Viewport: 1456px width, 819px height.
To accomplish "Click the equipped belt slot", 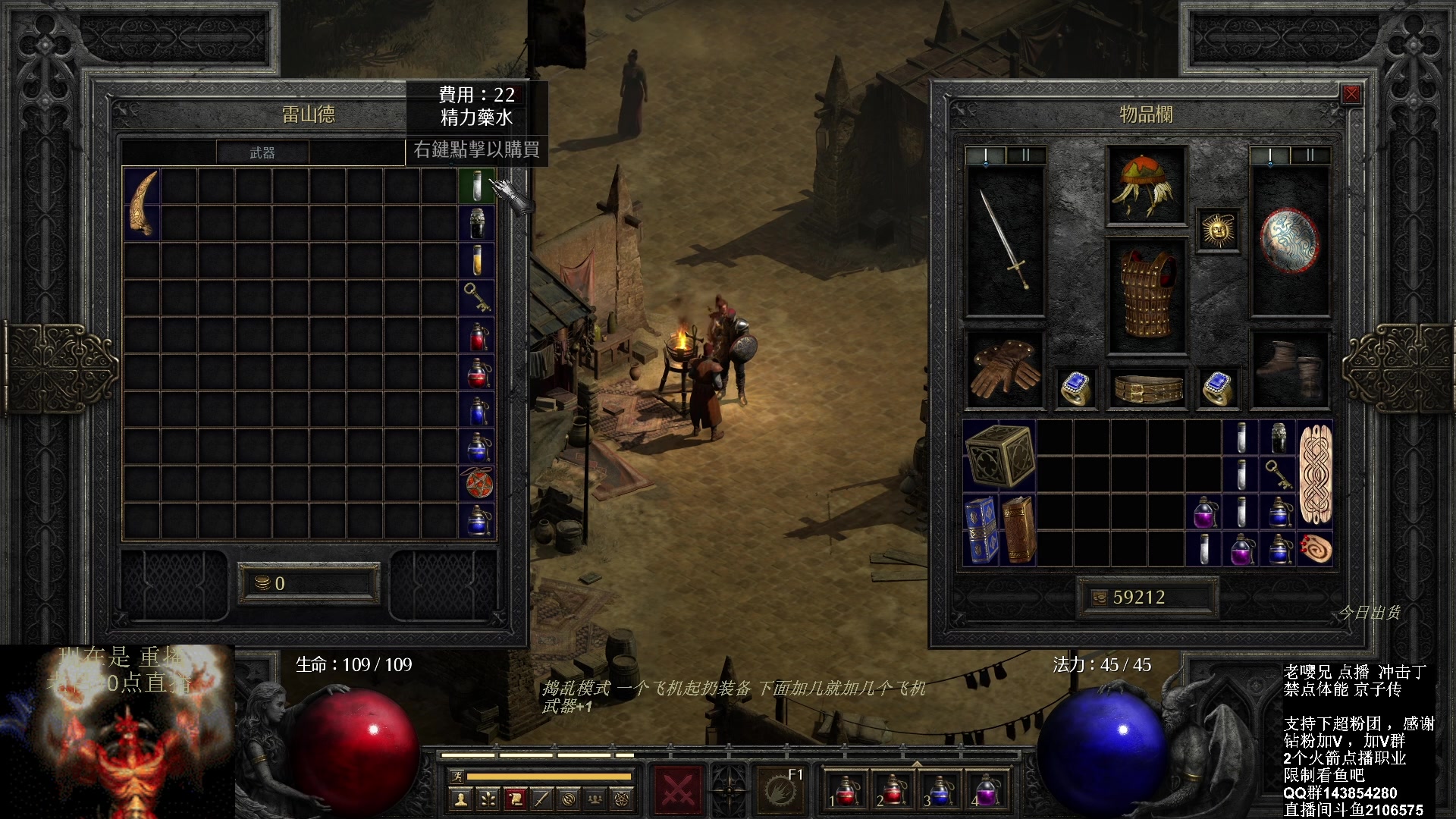I will point(1147,388).
